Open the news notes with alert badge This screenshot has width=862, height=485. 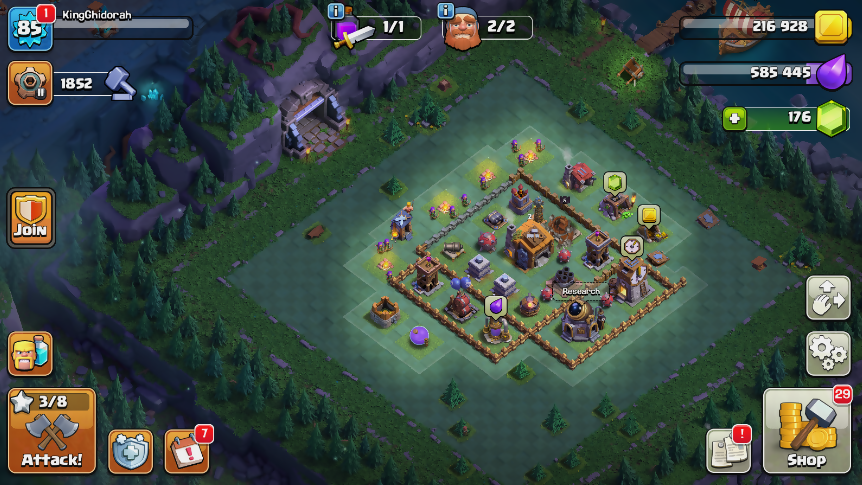pyautogui.click(x=727, y=450)
